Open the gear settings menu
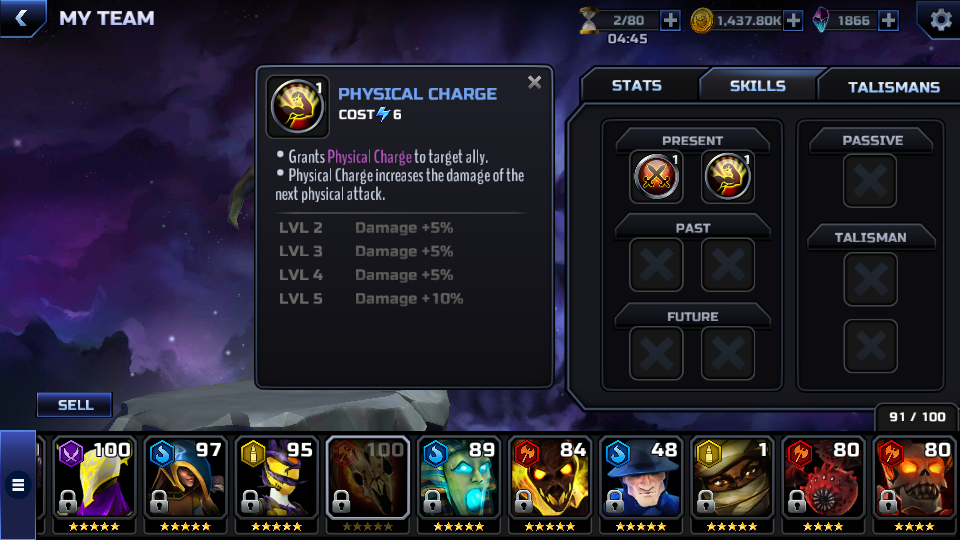Viewport: 960px width, 540px height. (x=940, y=19)
